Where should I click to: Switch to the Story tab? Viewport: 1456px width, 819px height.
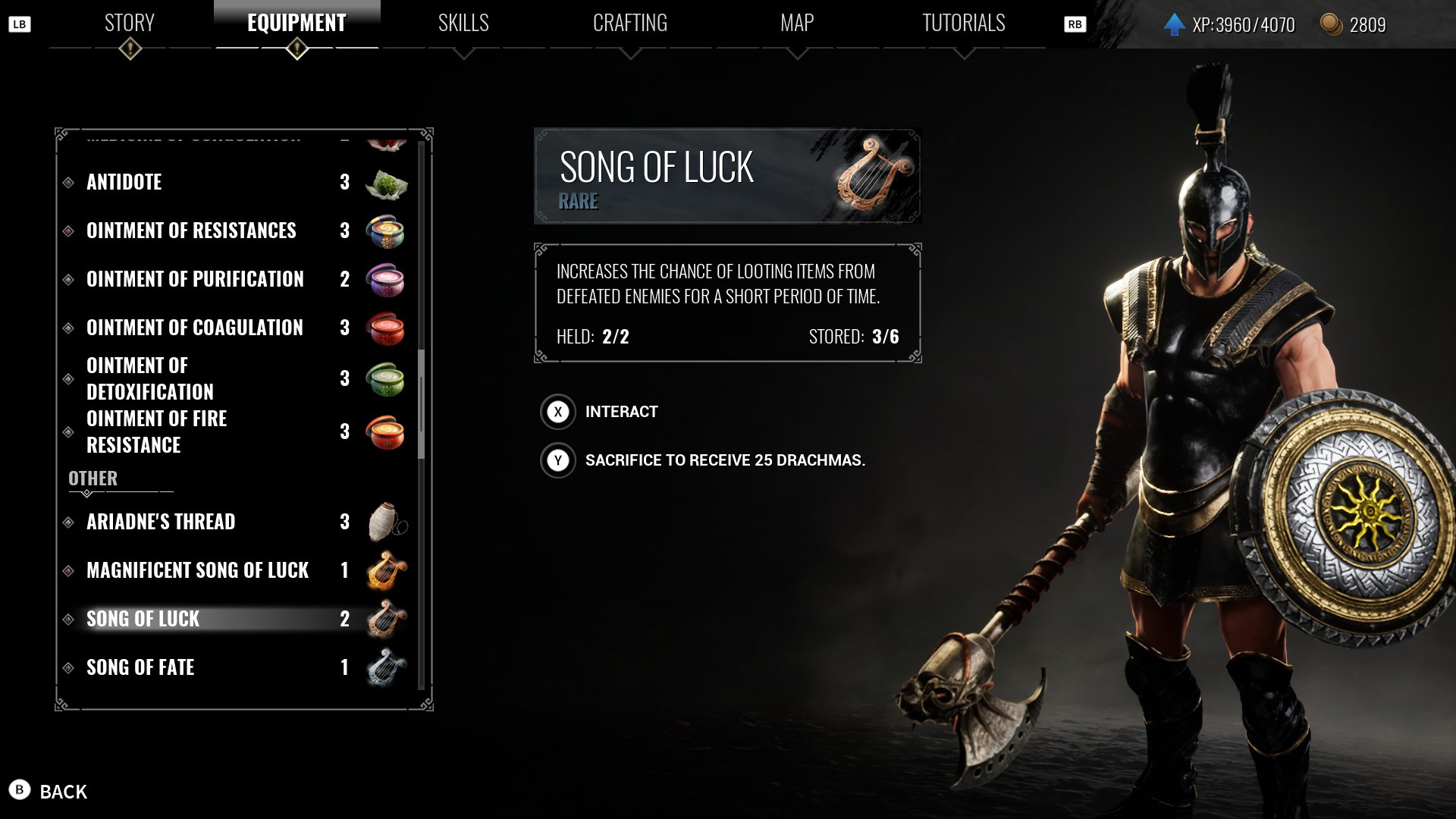(x=130, y=24)
